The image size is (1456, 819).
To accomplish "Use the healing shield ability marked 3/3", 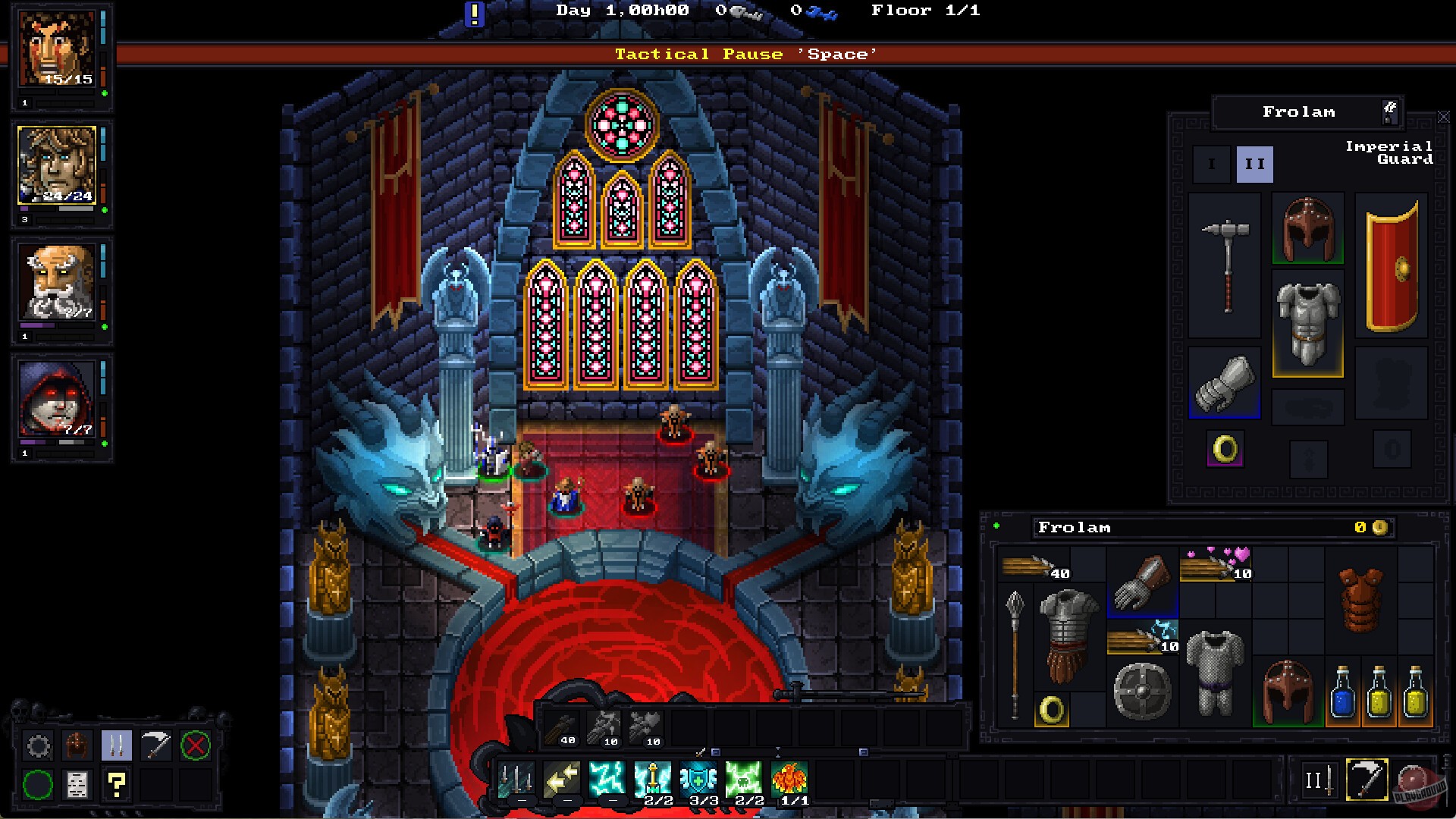I will pyautogui.click(x=699, y=776).
